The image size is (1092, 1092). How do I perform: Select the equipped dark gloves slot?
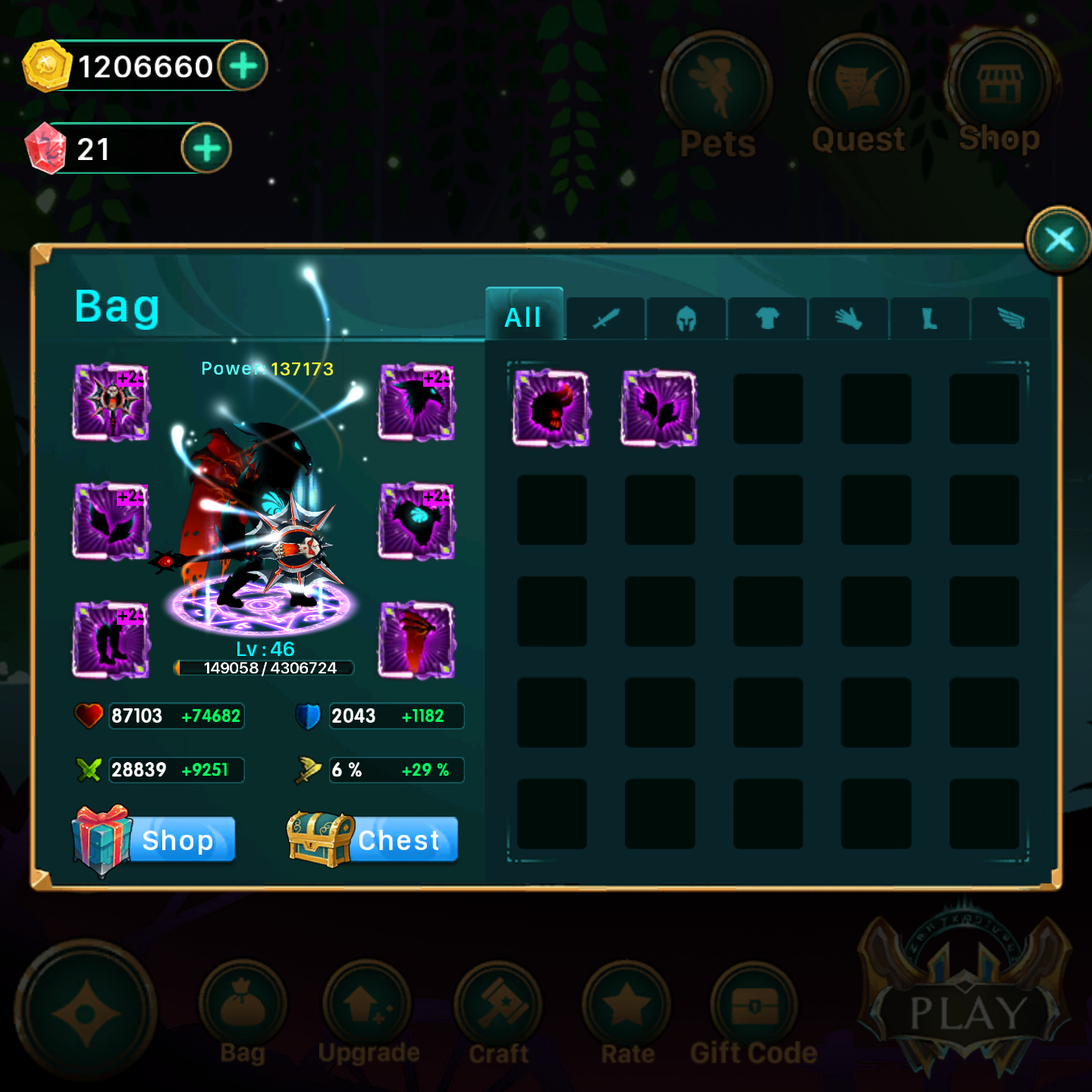[x=111, y=521]
